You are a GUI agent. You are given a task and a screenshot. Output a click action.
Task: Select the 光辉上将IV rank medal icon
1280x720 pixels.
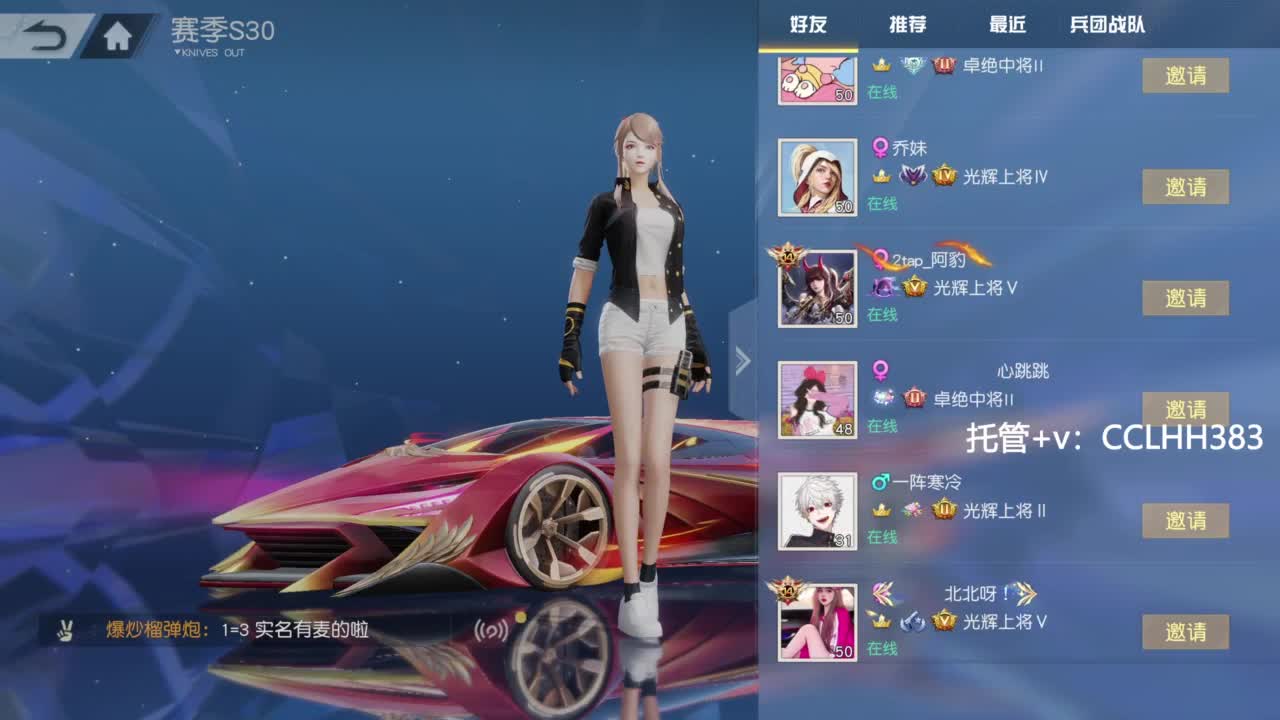[x=944, y=175]
